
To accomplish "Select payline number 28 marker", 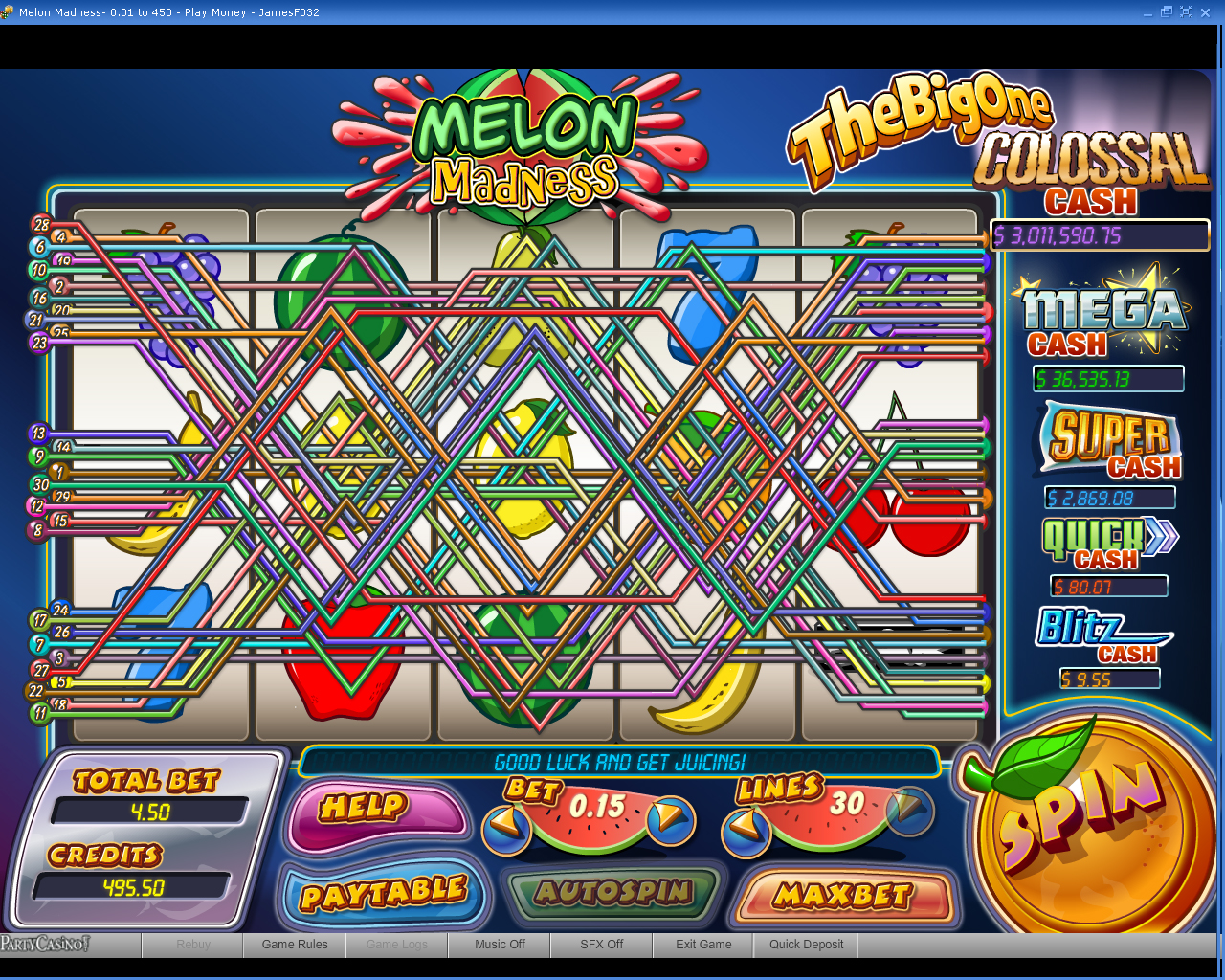I will [x=41, y=225].
